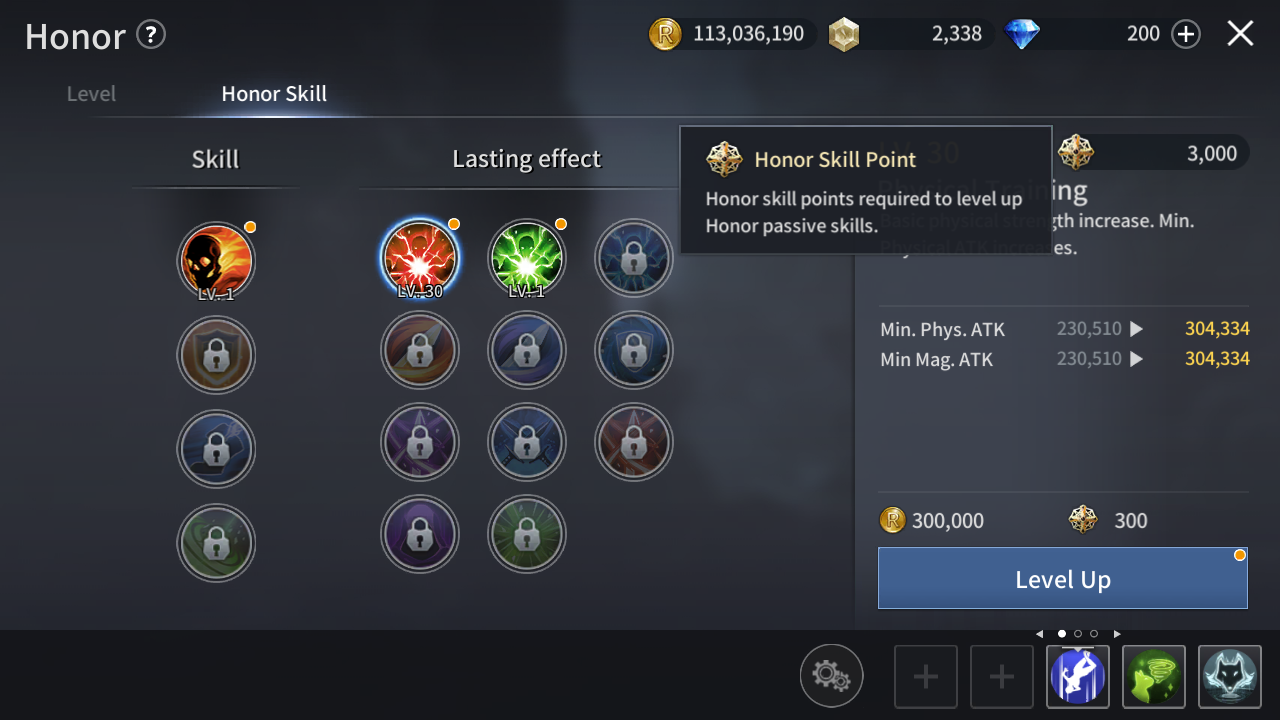Close the Honor screen
Viewport: 1280px width, 720px height.
click(1240, 34)
